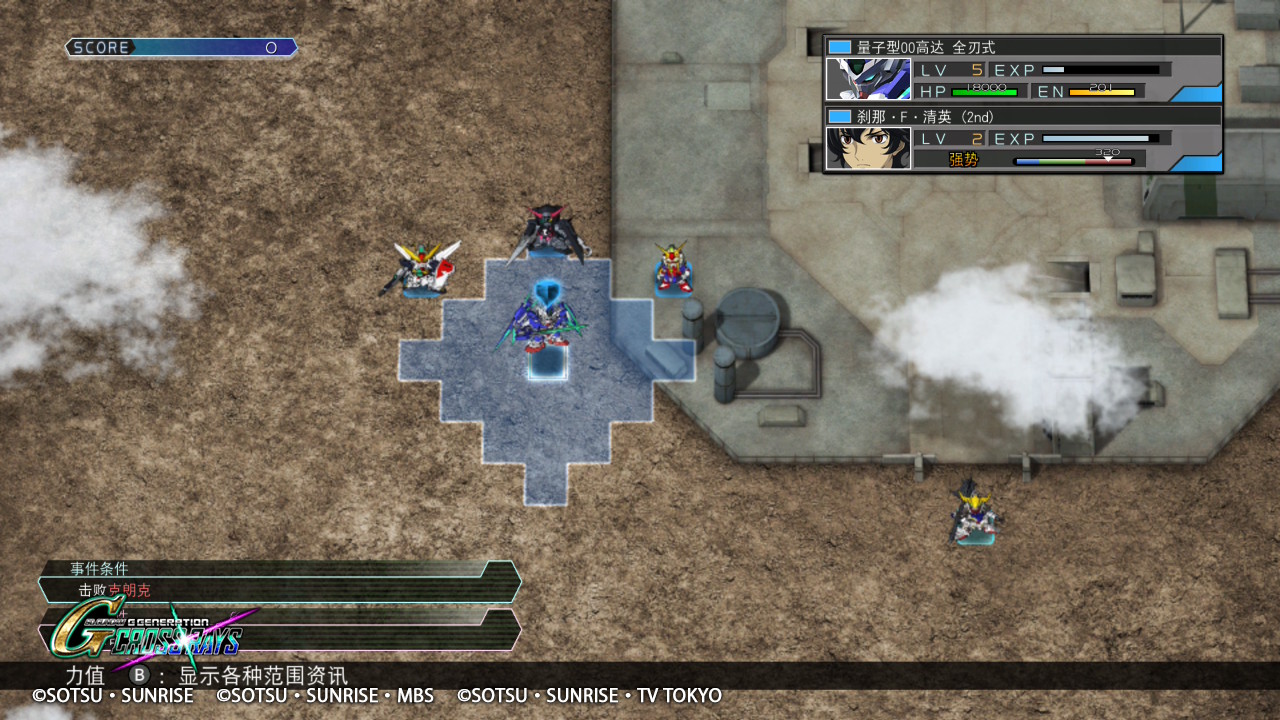Choose the red and yellow Gundam unit
The width and height of the screenshot is (1280, 720).
[x=673, y=268]
